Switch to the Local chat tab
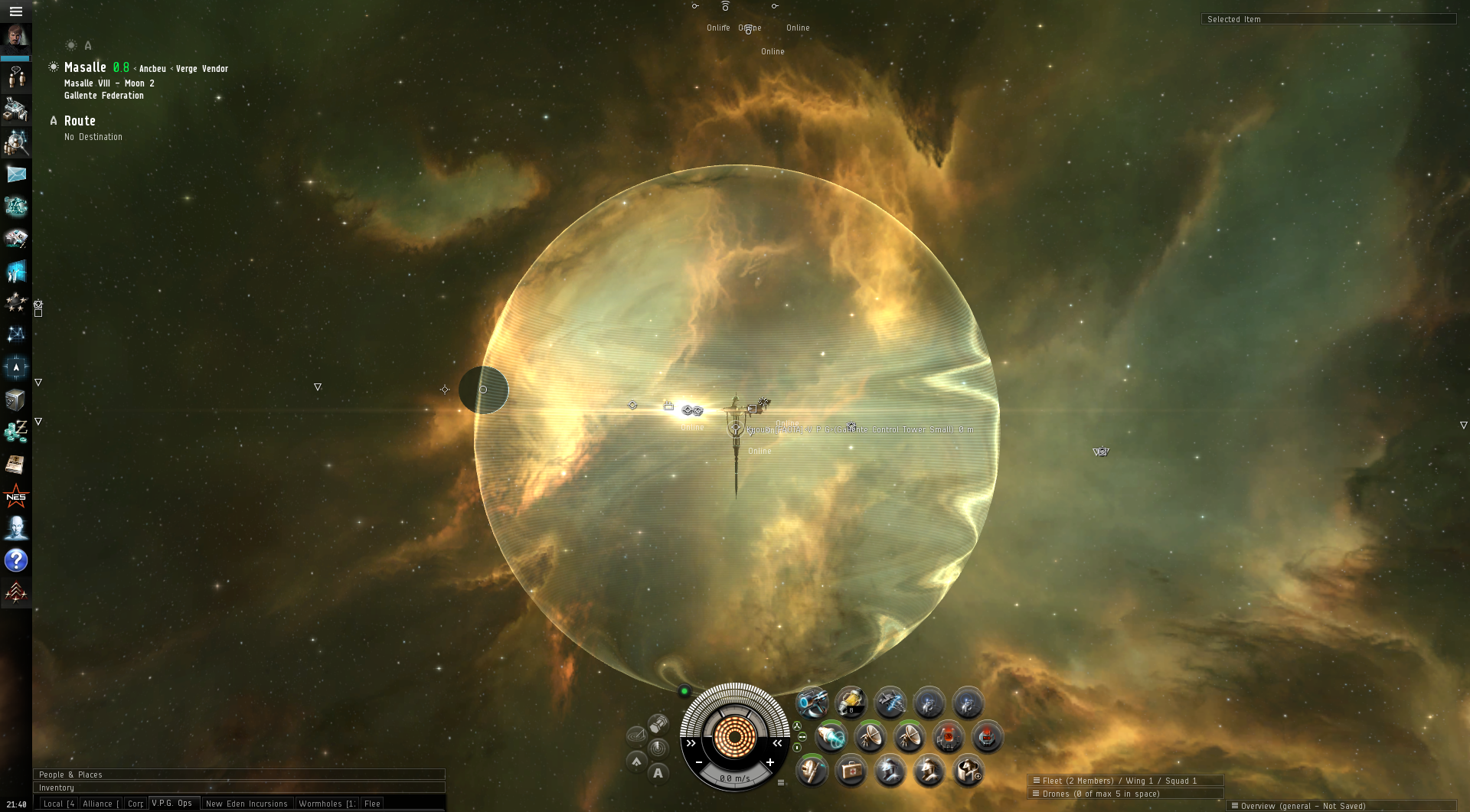The width and height of the screenshot is (1470, 812). click(58, 804)
